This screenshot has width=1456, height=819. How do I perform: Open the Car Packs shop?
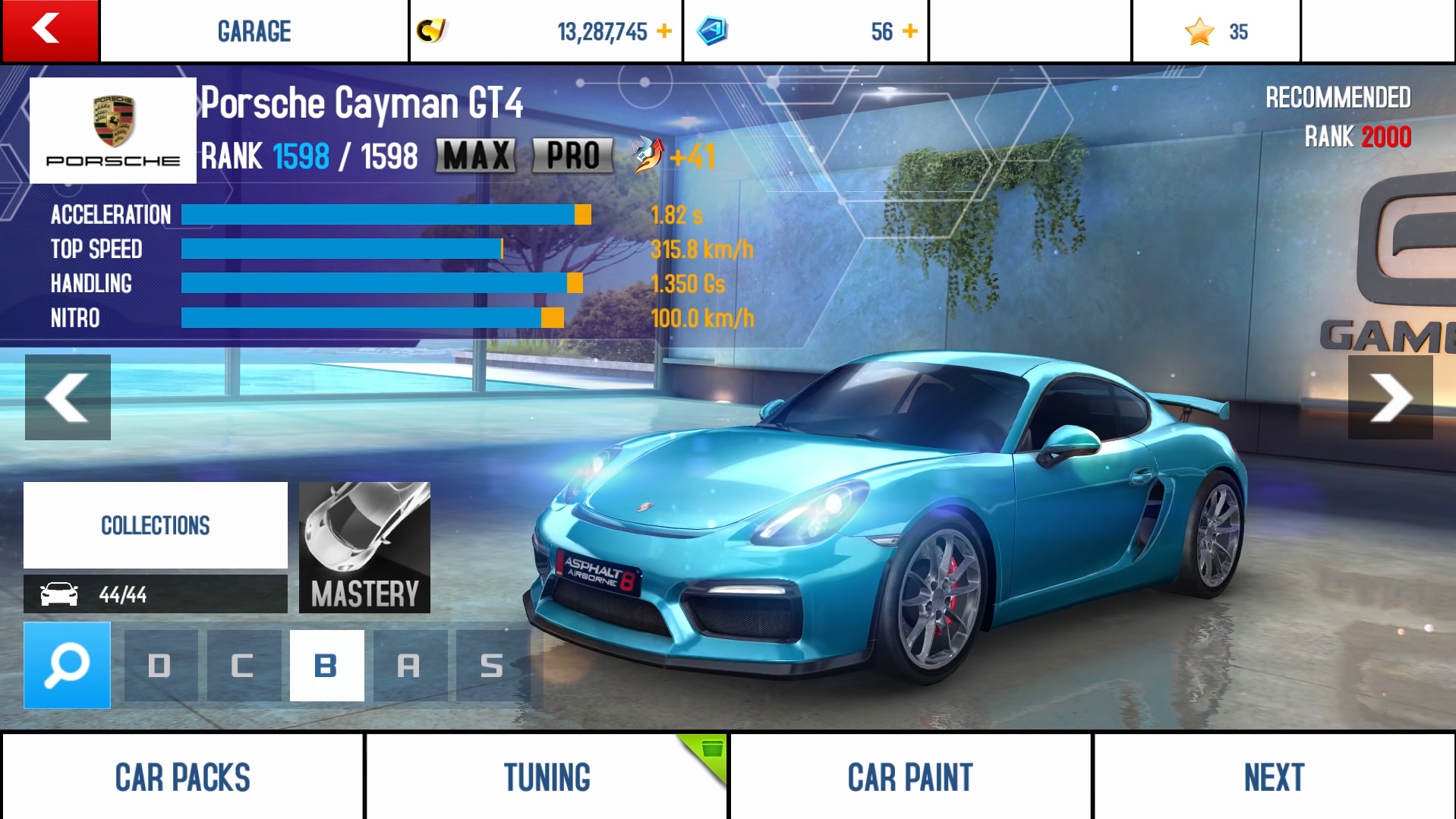tap(182, 777)
